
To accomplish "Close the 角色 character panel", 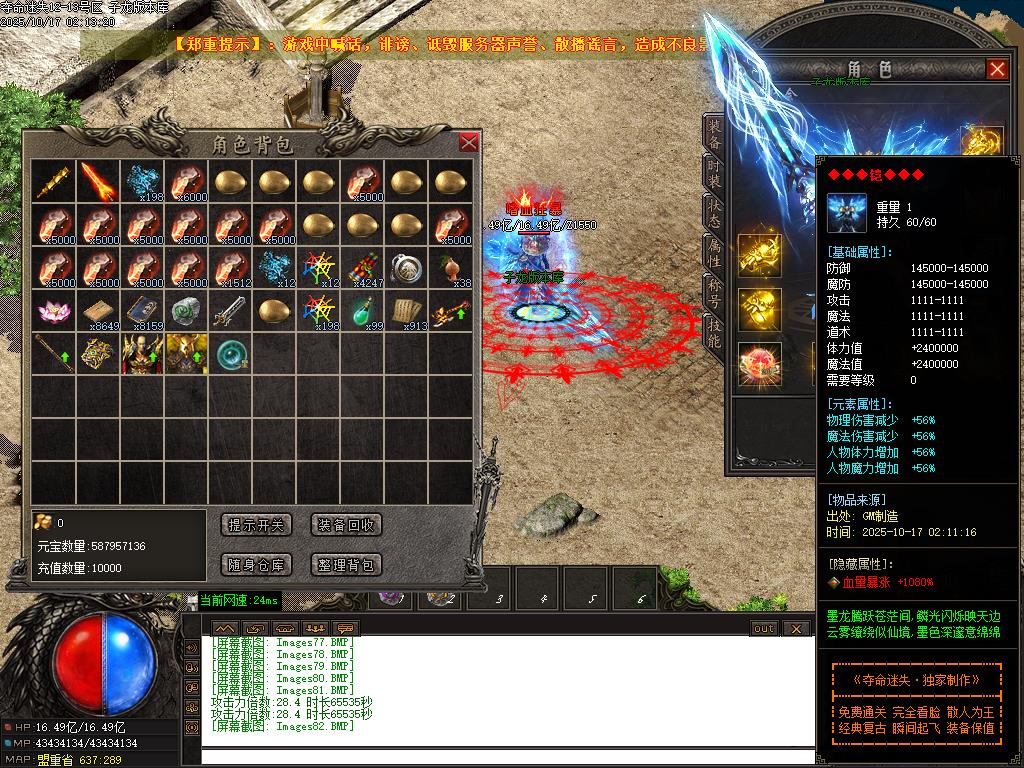I will point(997,69).
